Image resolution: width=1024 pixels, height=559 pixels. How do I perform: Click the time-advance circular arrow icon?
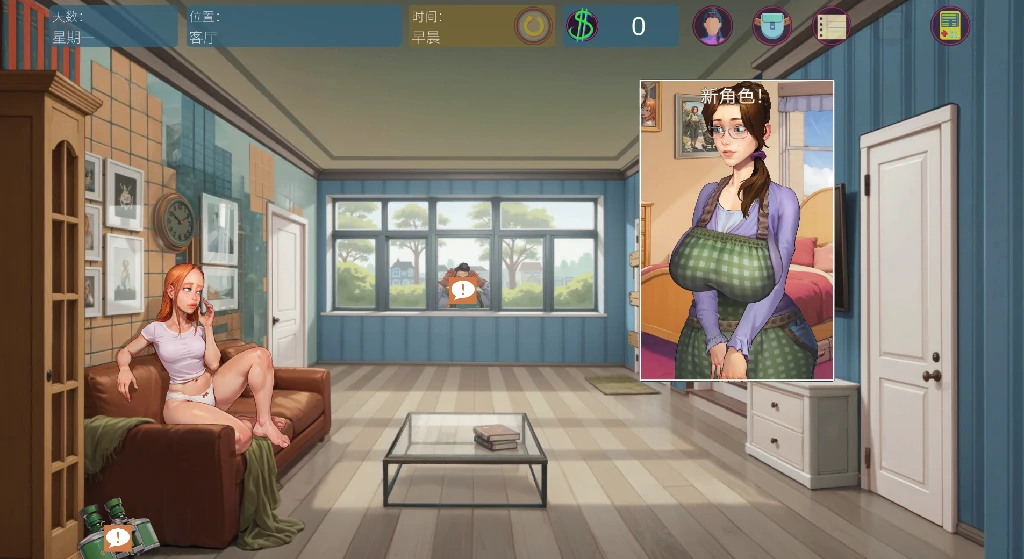click(534, 26)
